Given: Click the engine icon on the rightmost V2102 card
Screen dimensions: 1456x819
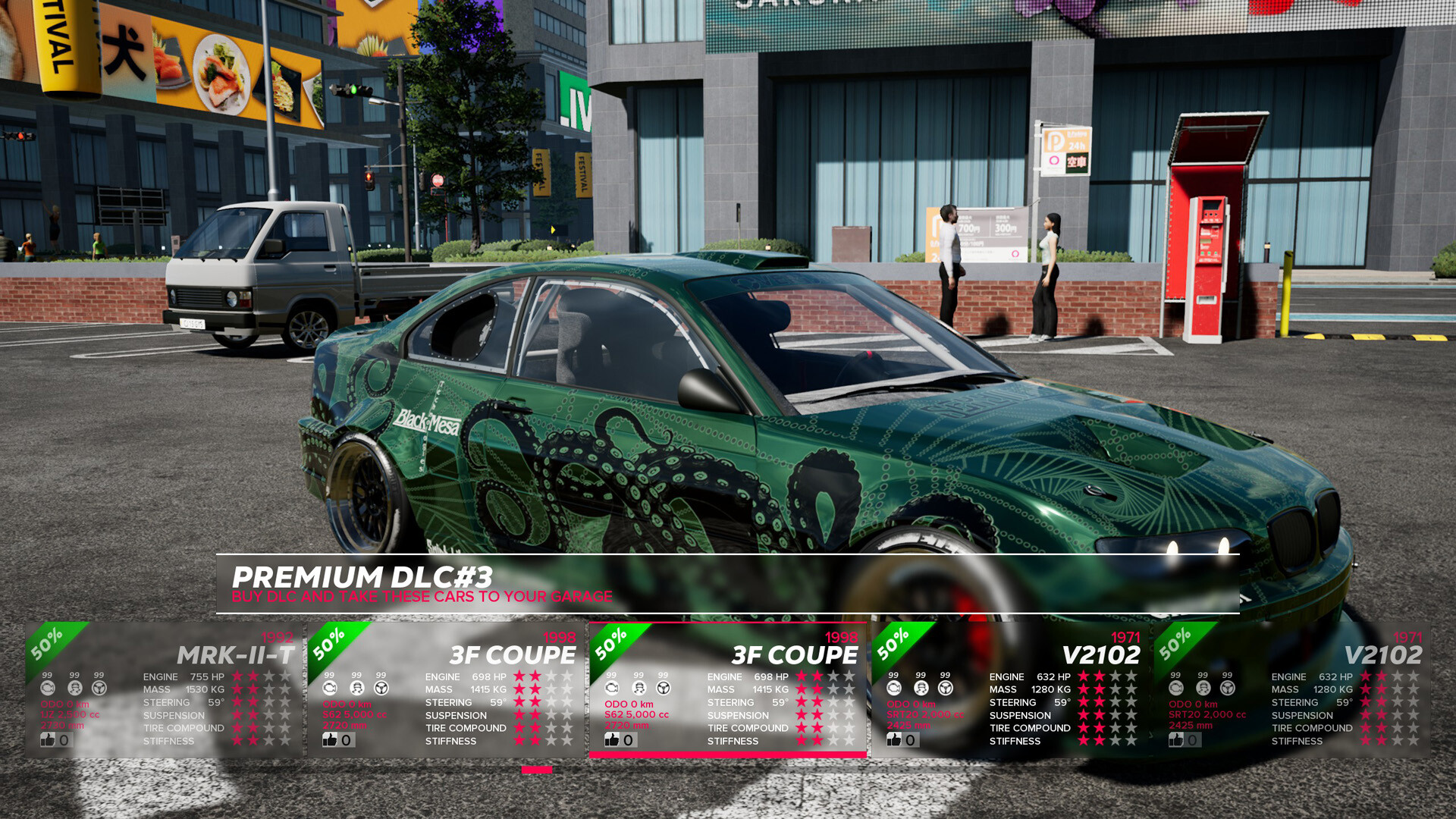Looking at the screenshot, I should click(1175, 689).
